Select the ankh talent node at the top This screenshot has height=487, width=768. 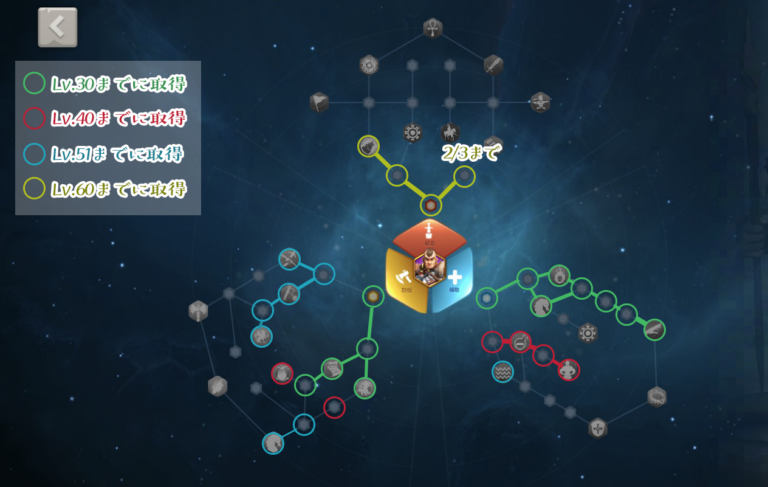coord(432,27)
